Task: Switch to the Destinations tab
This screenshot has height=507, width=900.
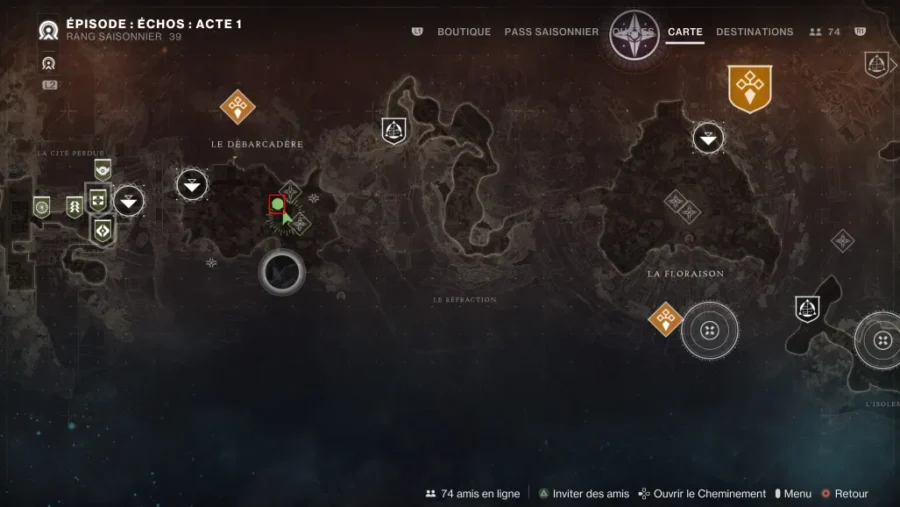Action: tap(755, 32)
